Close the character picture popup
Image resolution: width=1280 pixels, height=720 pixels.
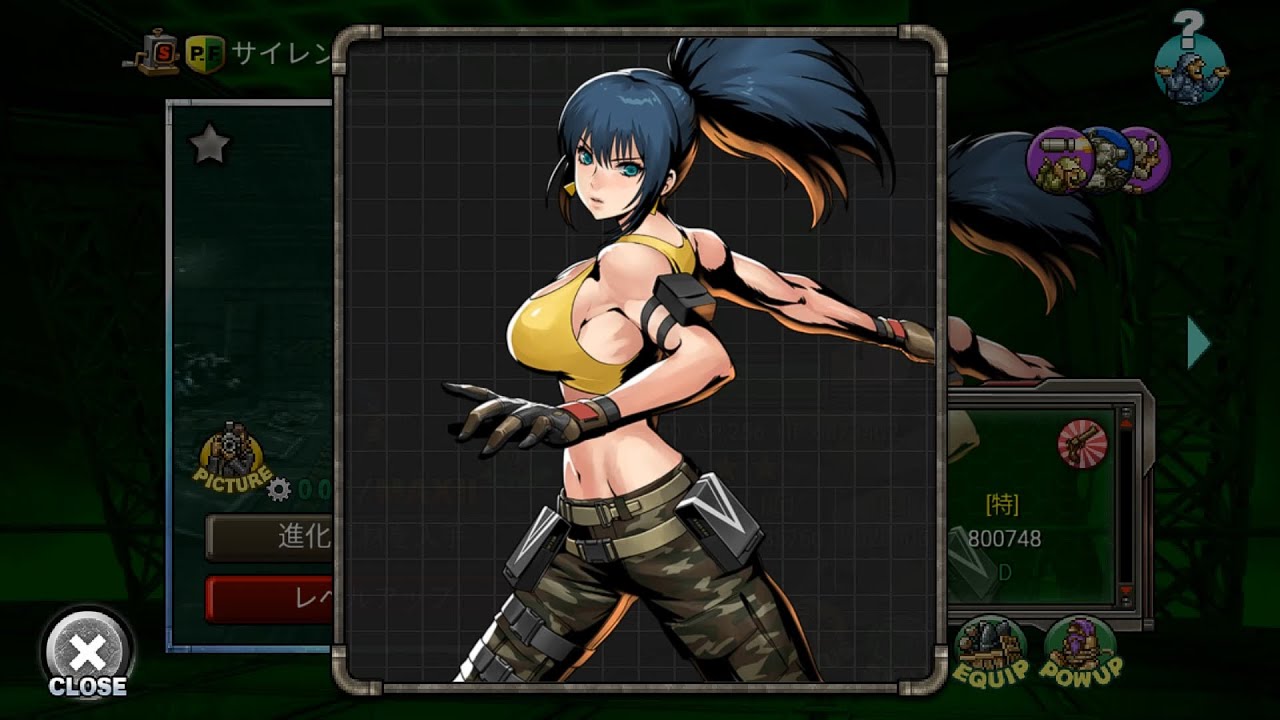pyautogui.click(x=87, y=655)
